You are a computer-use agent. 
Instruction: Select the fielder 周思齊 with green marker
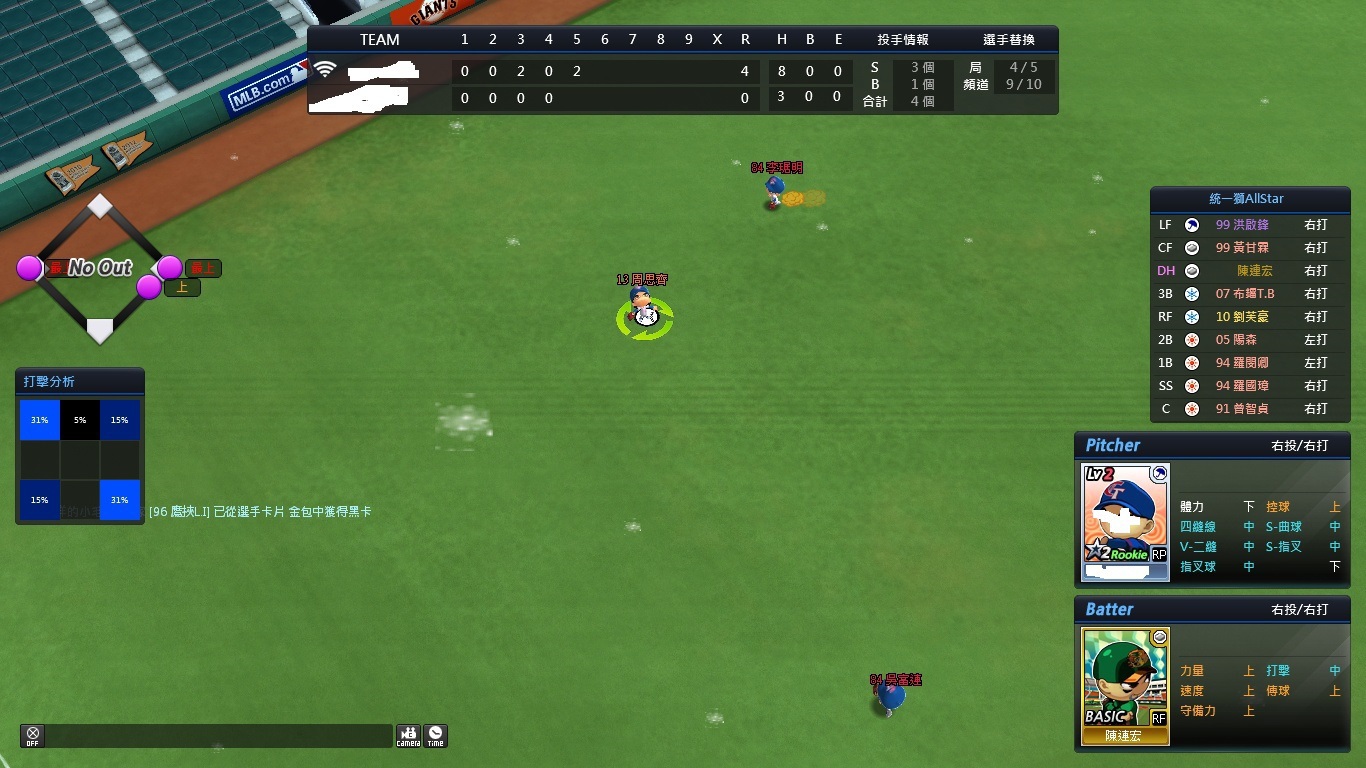[x=645, y=313]
